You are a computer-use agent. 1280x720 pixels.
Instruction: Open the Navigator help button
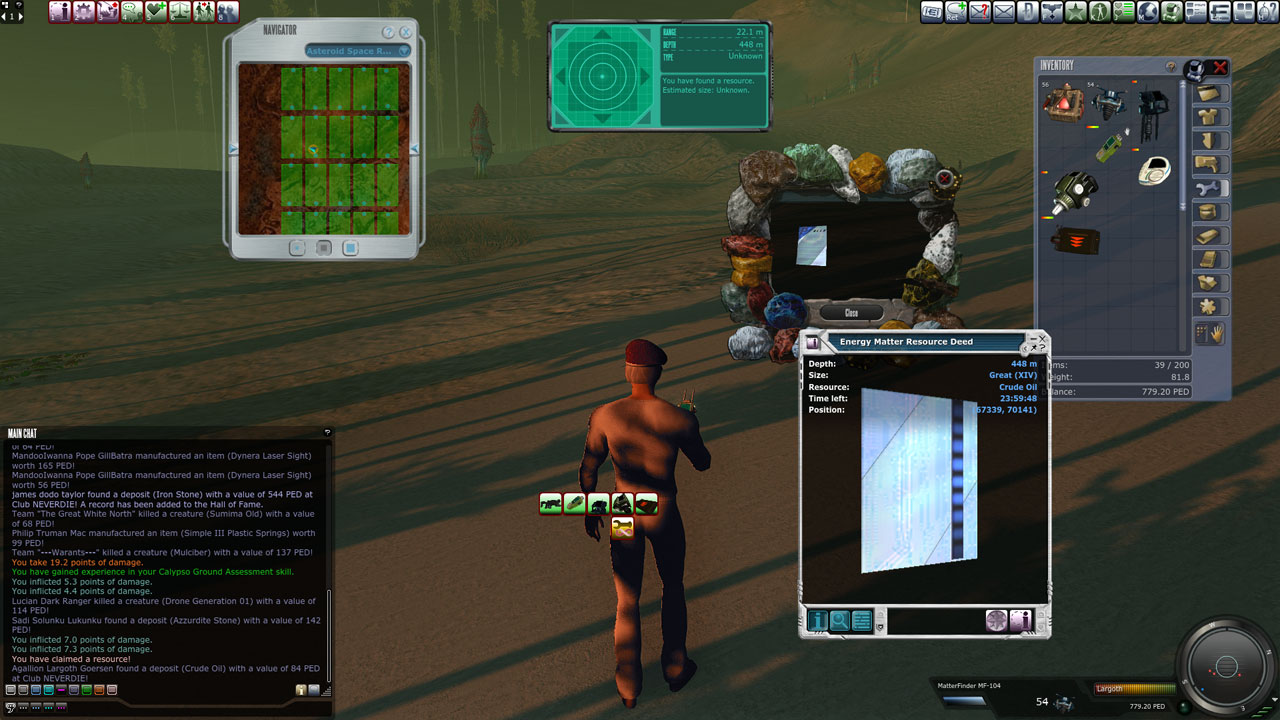click(388, 32)
